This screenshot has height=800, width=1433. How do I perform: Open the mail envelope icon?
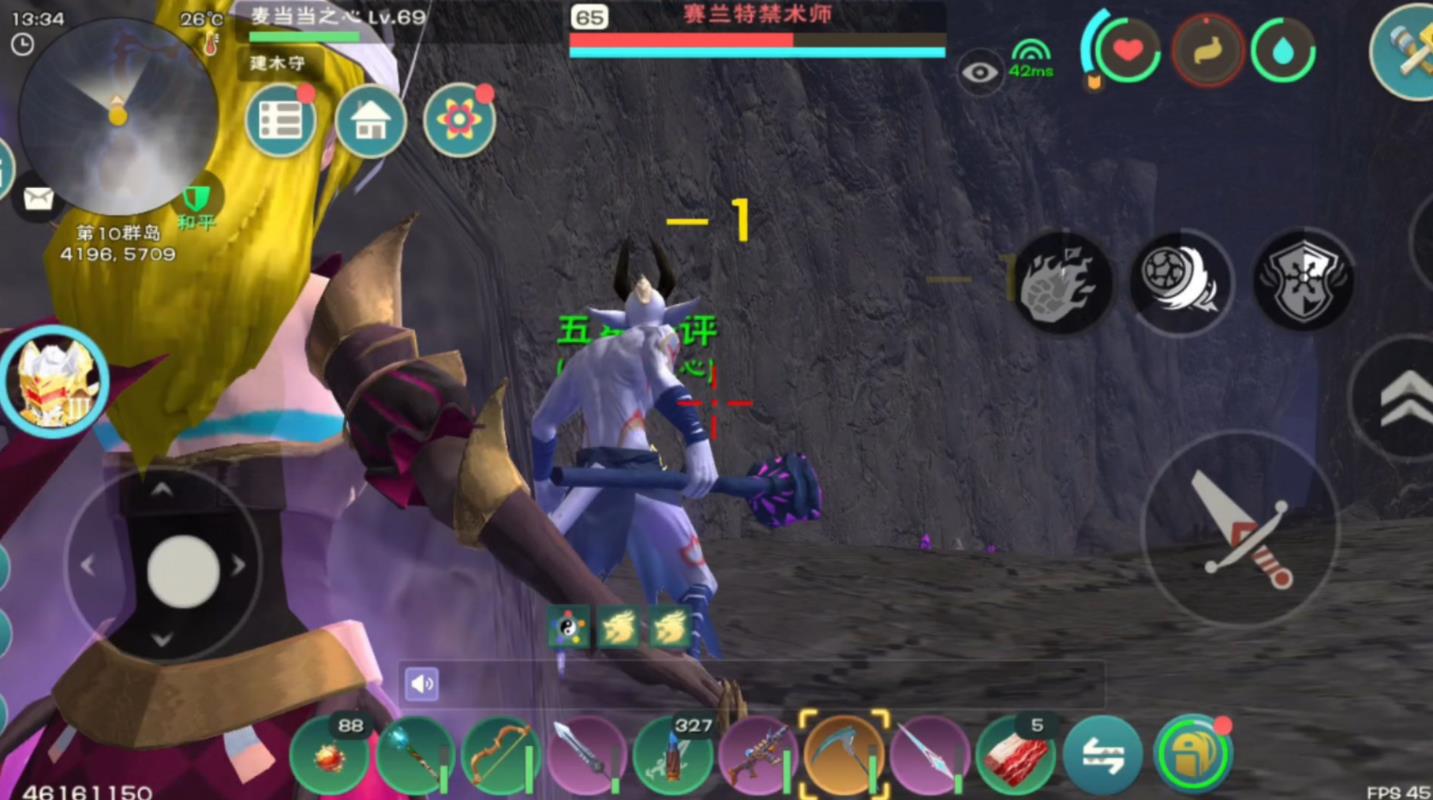click(38, 198)
